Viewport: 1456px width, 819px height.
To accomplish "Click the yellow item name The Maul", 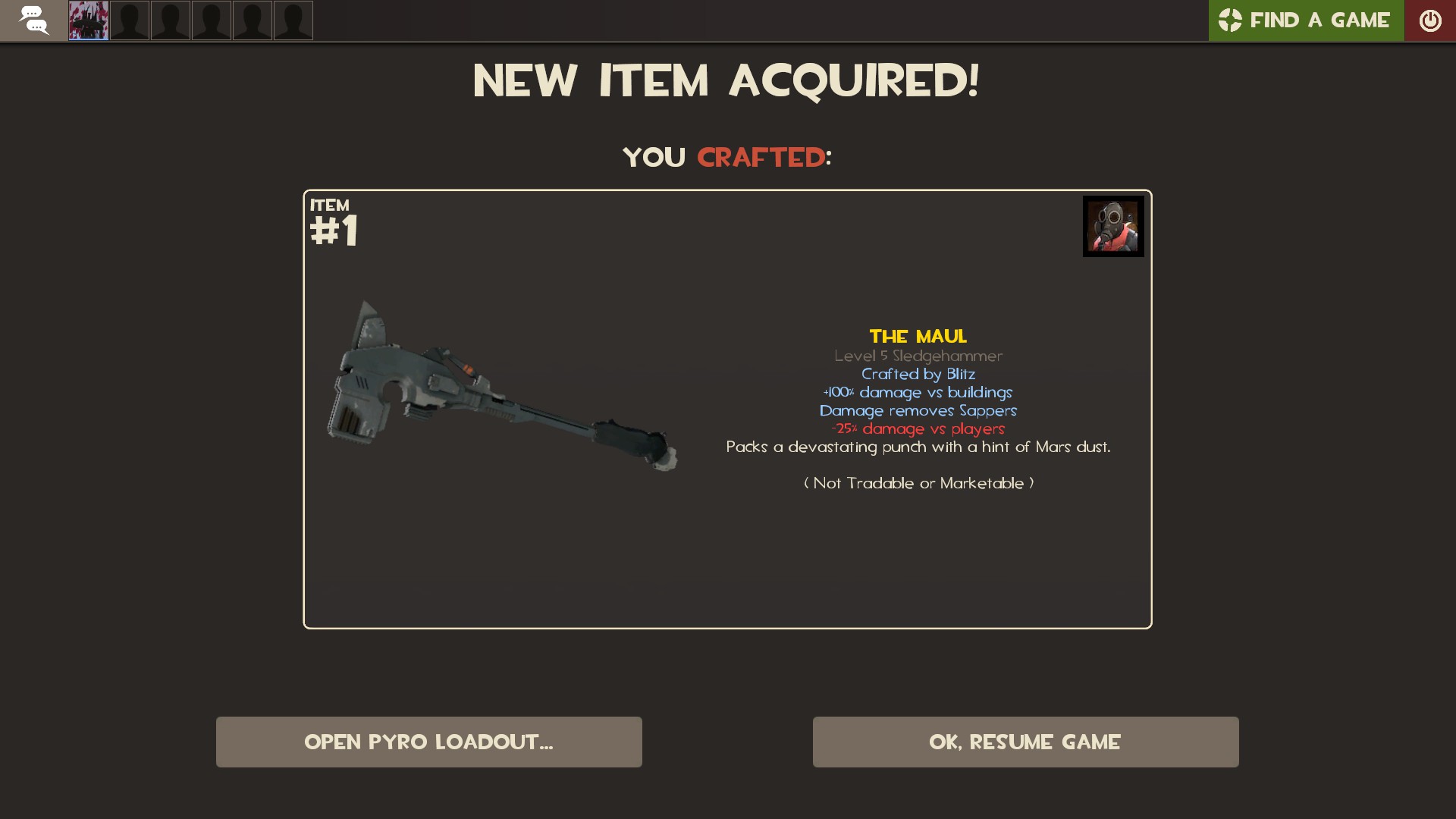I will 918,336.
